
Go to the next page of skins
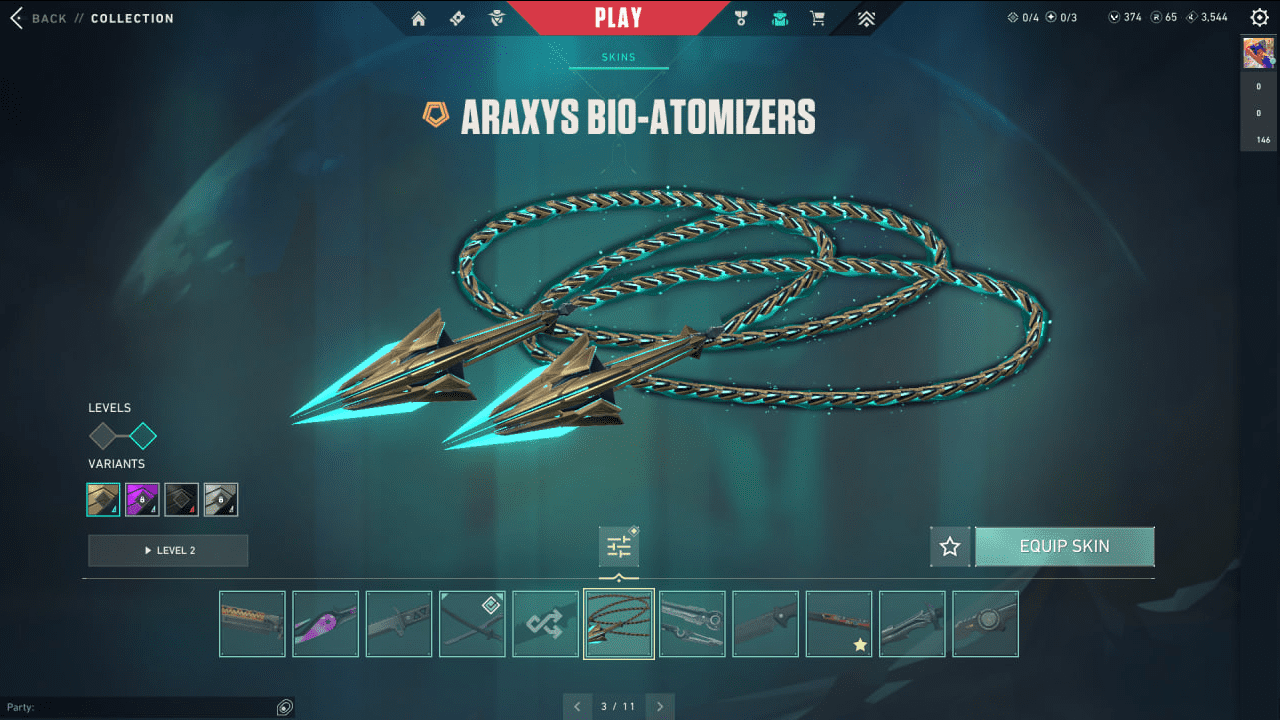coord(660,707)
